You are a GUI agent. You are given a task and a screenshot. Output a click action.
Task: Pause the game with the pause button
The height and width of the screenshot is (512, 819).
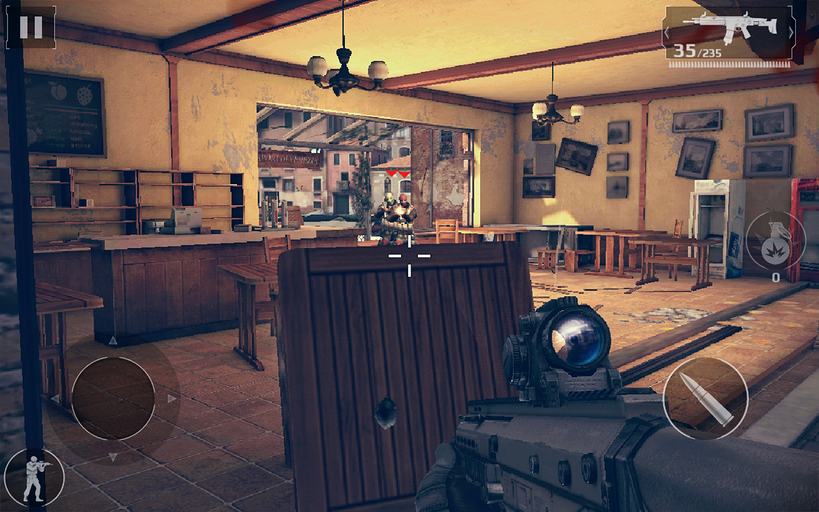pyautogui.click(x=31, y=27)
